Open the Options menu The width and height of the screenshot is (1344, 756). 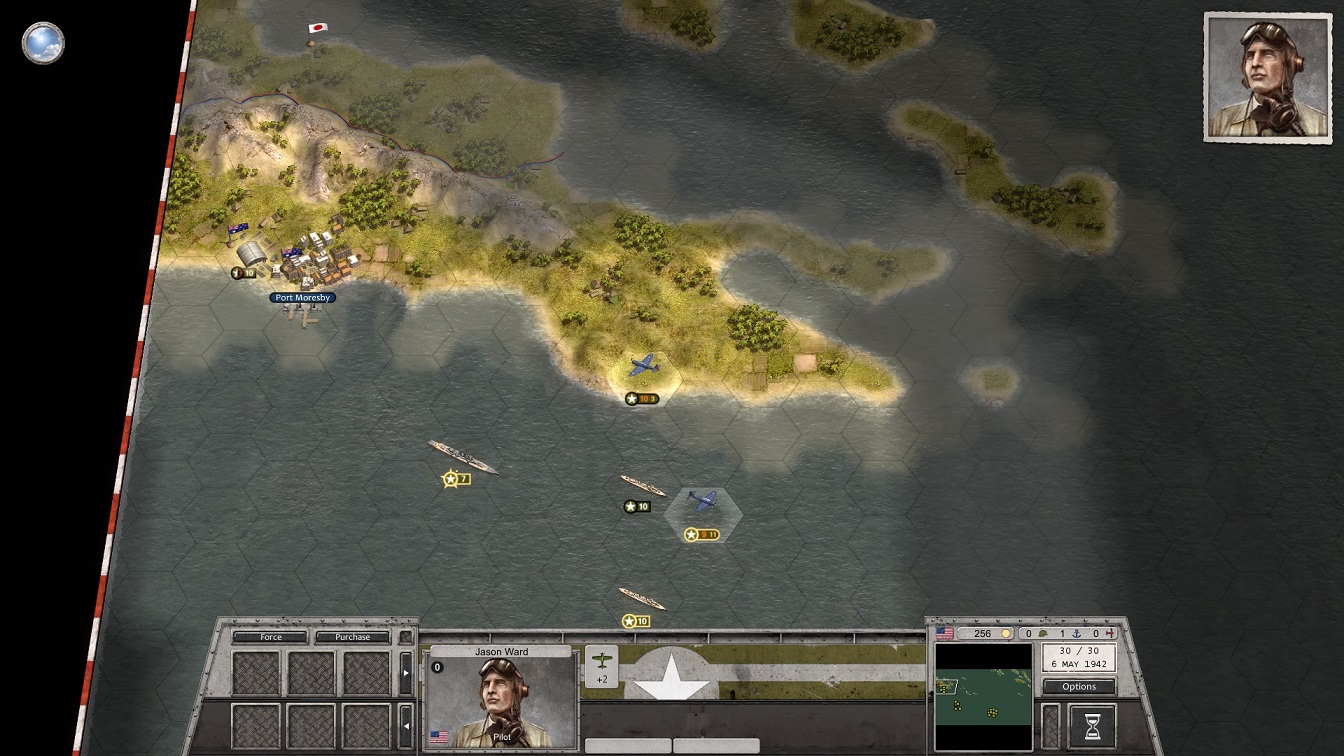(1079, 687)
